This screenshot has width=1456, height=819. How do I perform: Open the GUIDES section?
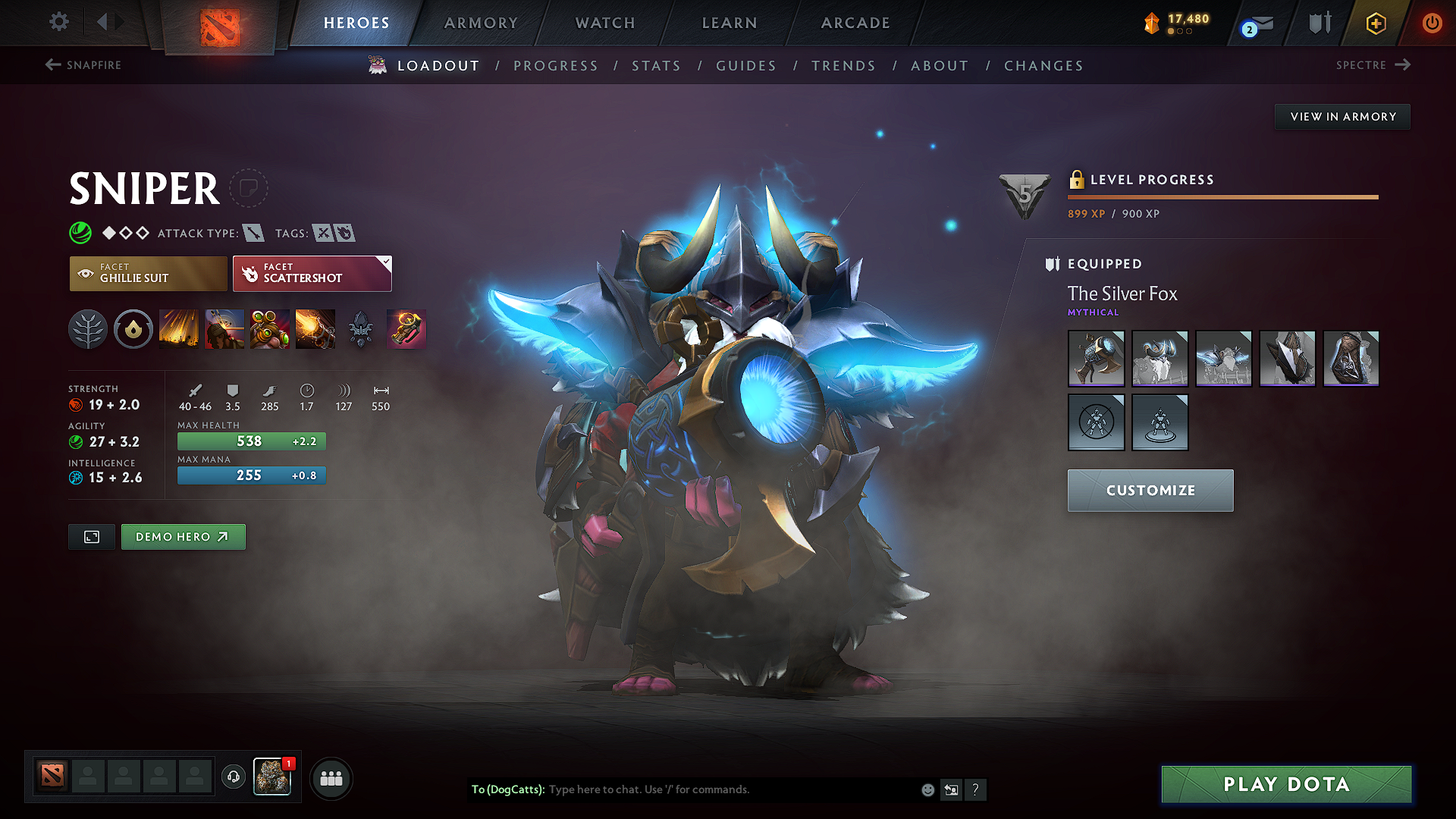pos(745,65)
